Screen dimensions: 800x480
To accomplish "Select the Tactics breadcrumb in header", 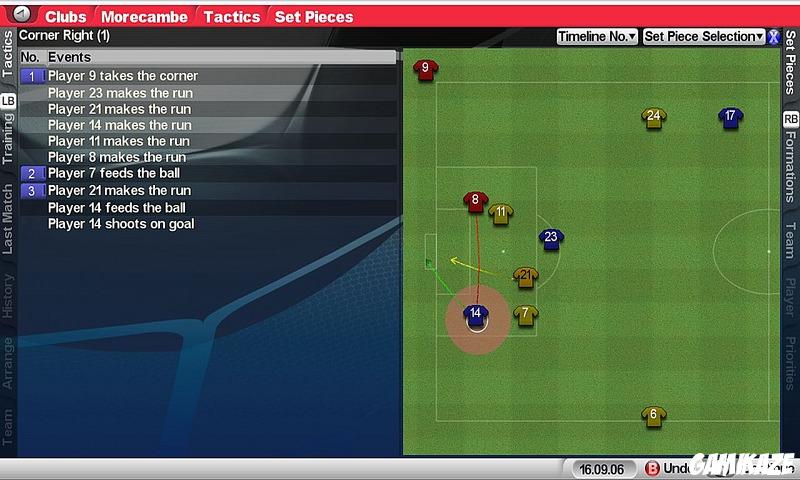I will point(232,17).
